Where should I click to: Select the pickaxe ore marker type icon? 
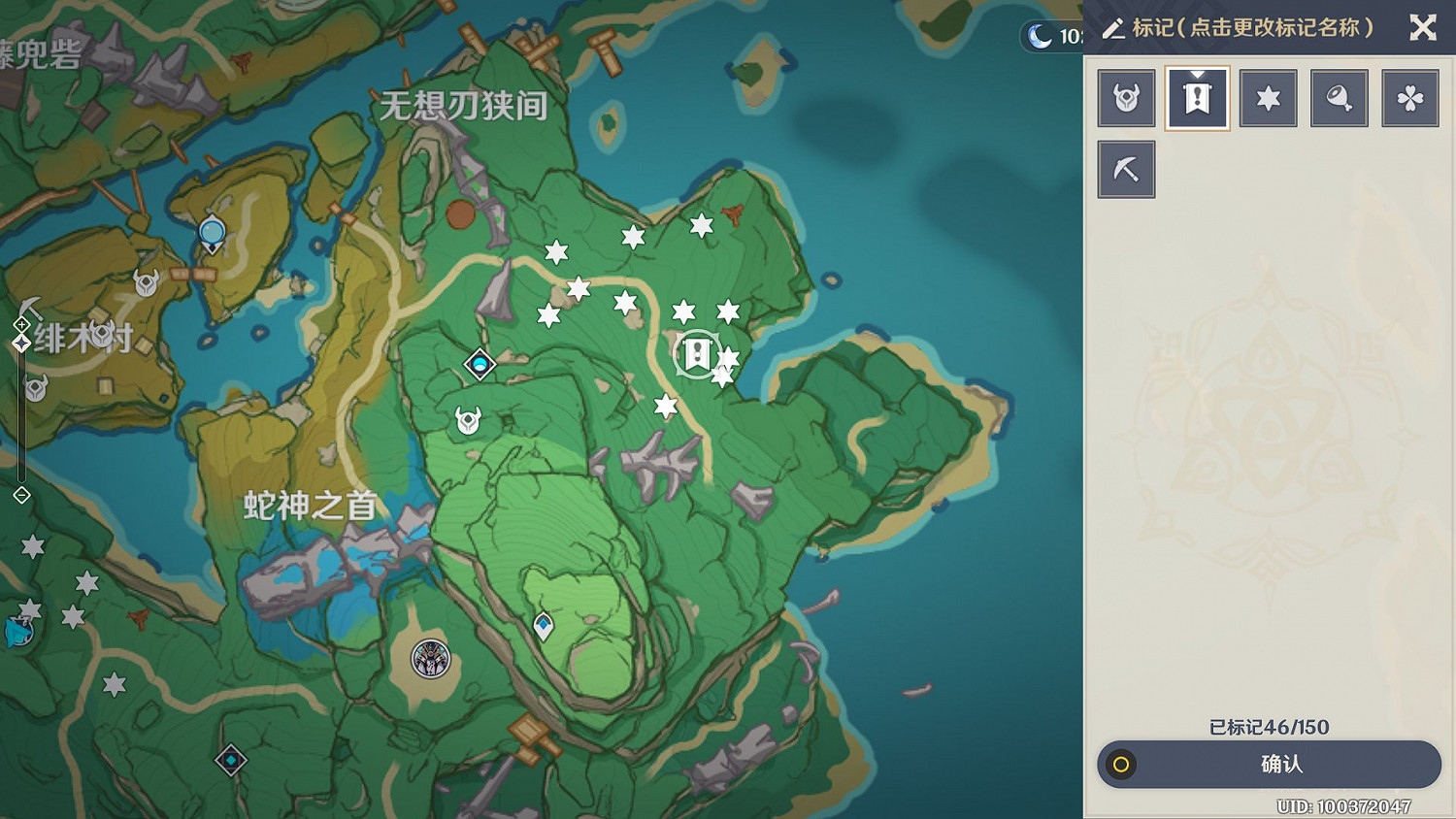click(1126, 168)
